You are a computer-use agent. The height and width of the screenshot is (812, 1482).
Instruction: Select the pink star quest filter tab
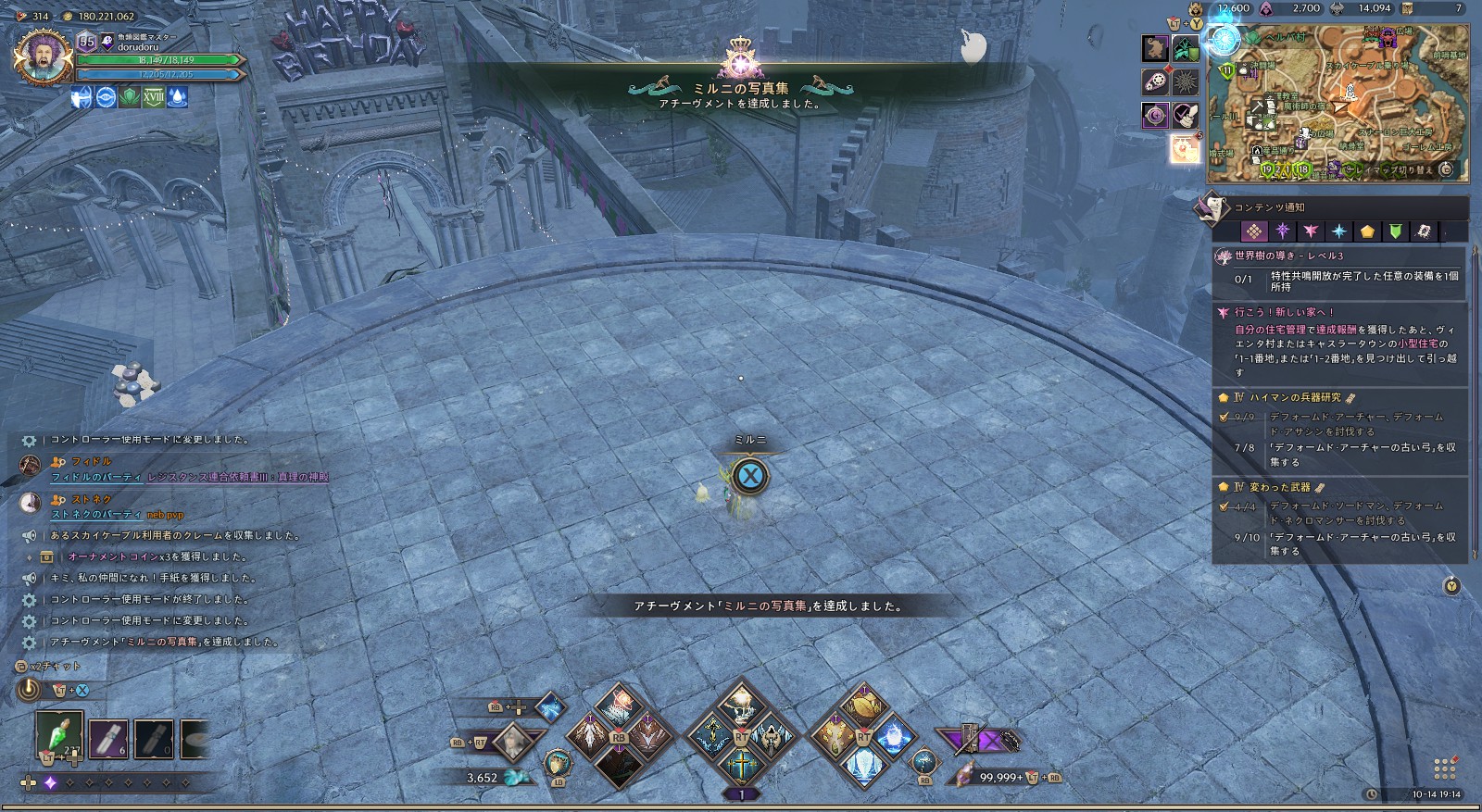point(1311,231)
